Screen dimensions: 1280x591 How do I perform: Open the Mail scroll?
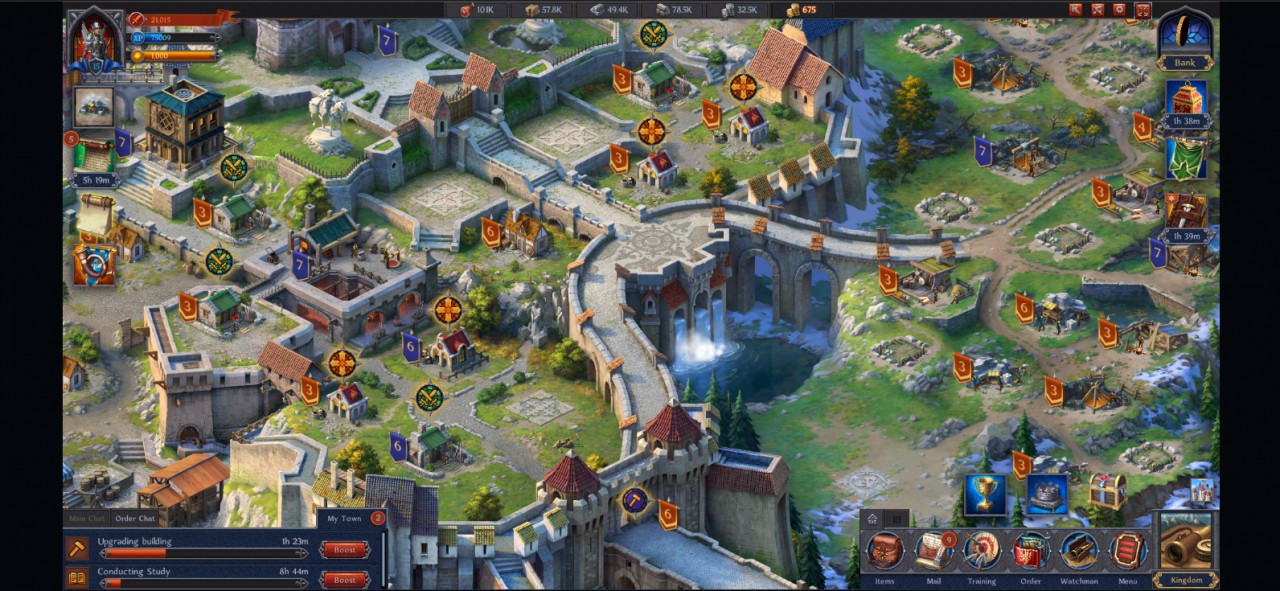coord(933,551)
